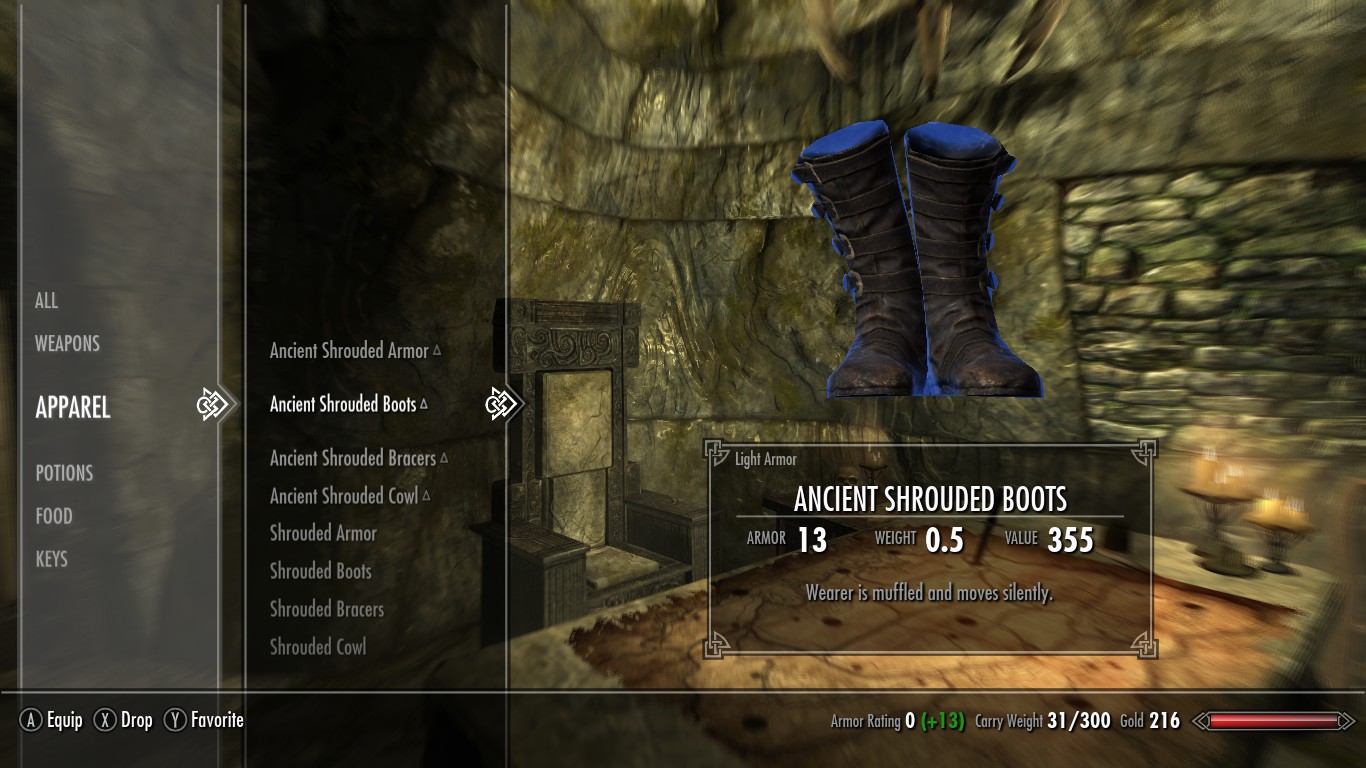Choose the plain Shrouded Boots entry

pos(320,571)
